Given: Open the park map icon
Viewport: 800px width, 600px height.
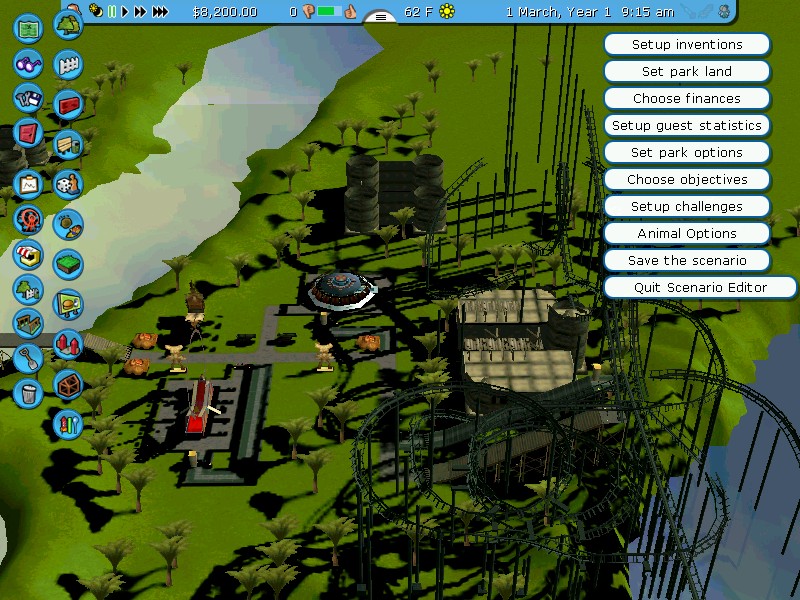Looking at the screenshot, I should coord(28,27).
